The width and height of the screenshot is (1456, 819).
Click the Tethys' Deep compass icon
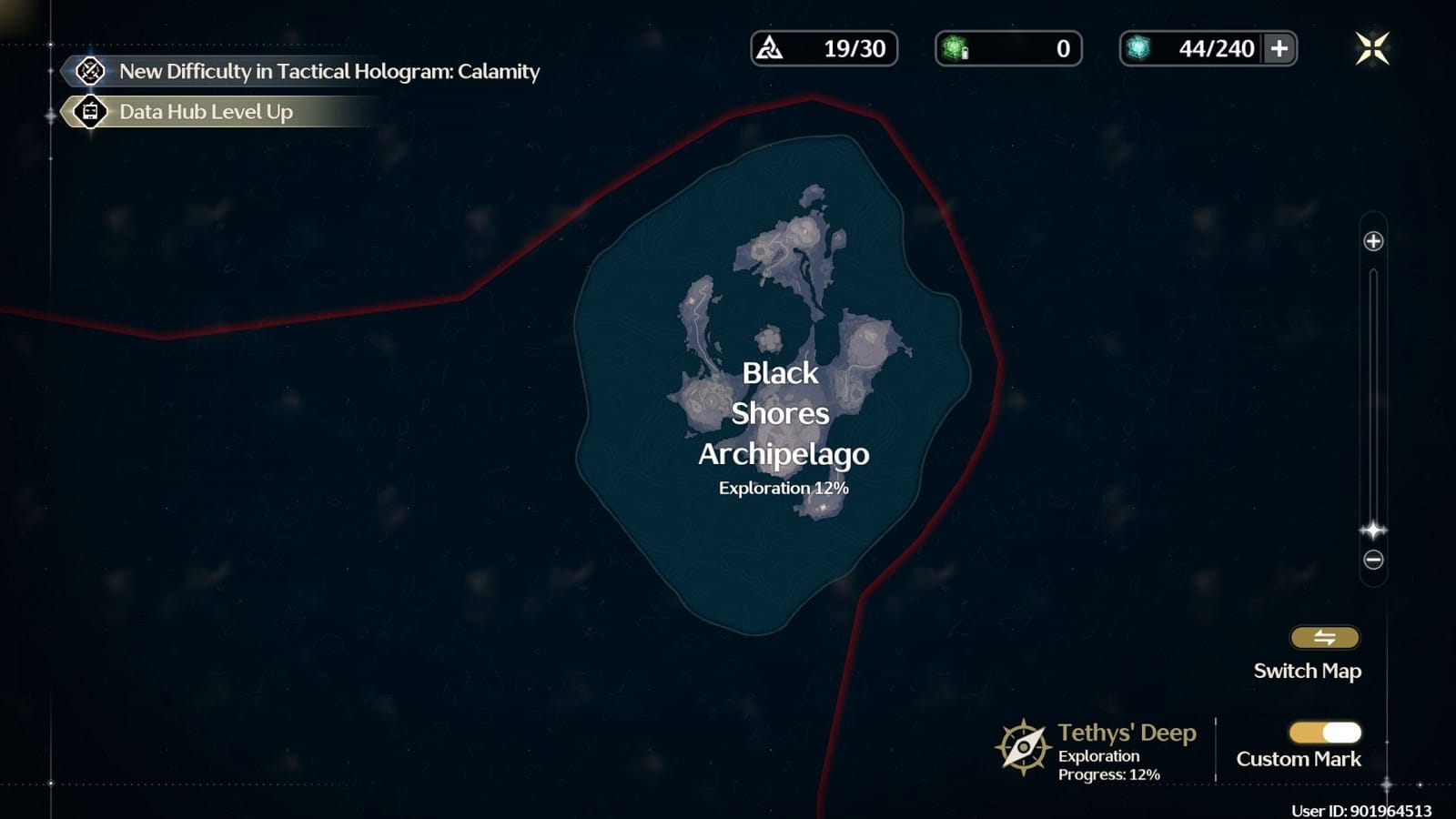tap(1024, 746)
